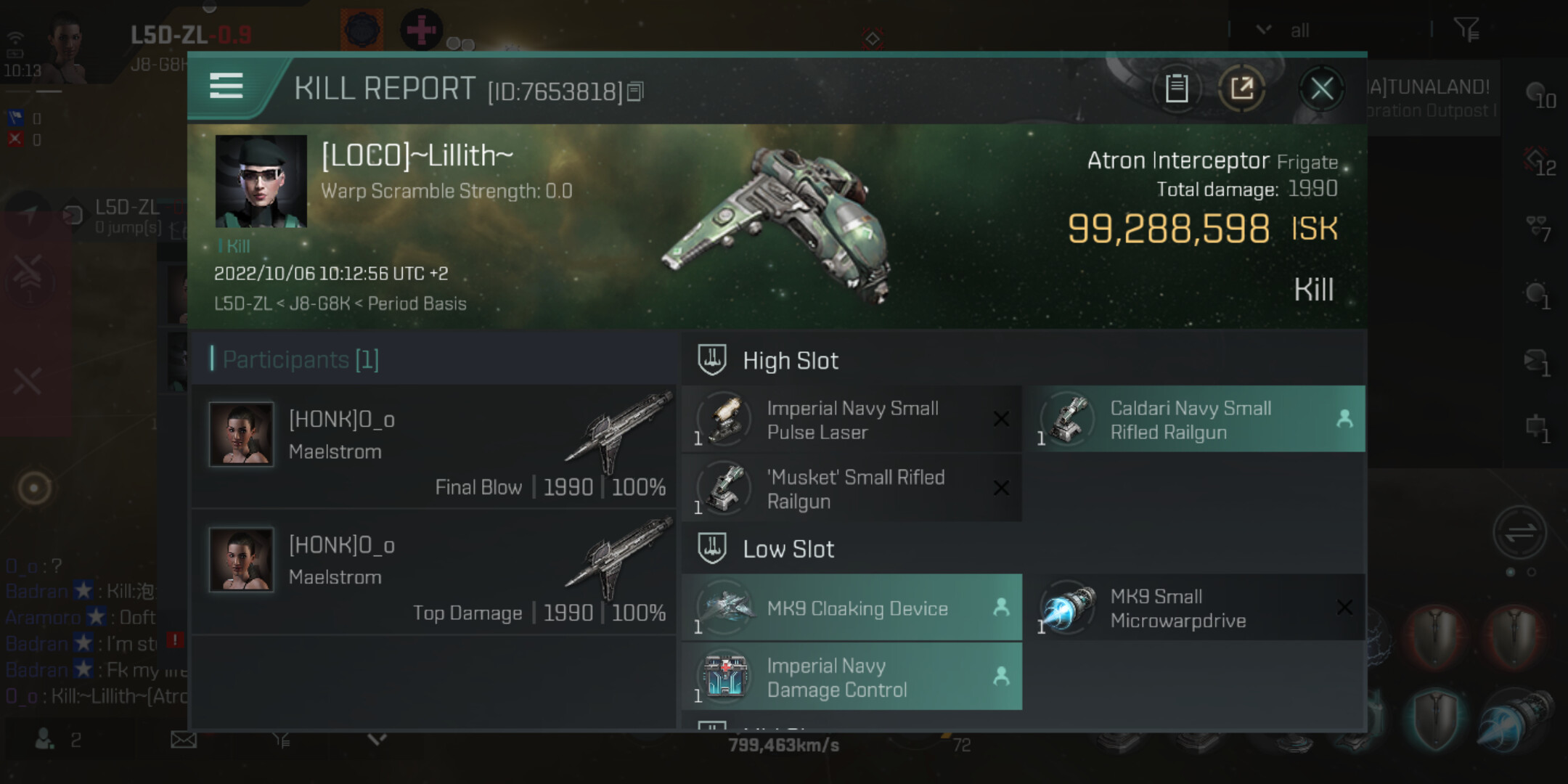Open the kill report hamburger menu
Screen dimensions: 1568x784
point(226,86)
